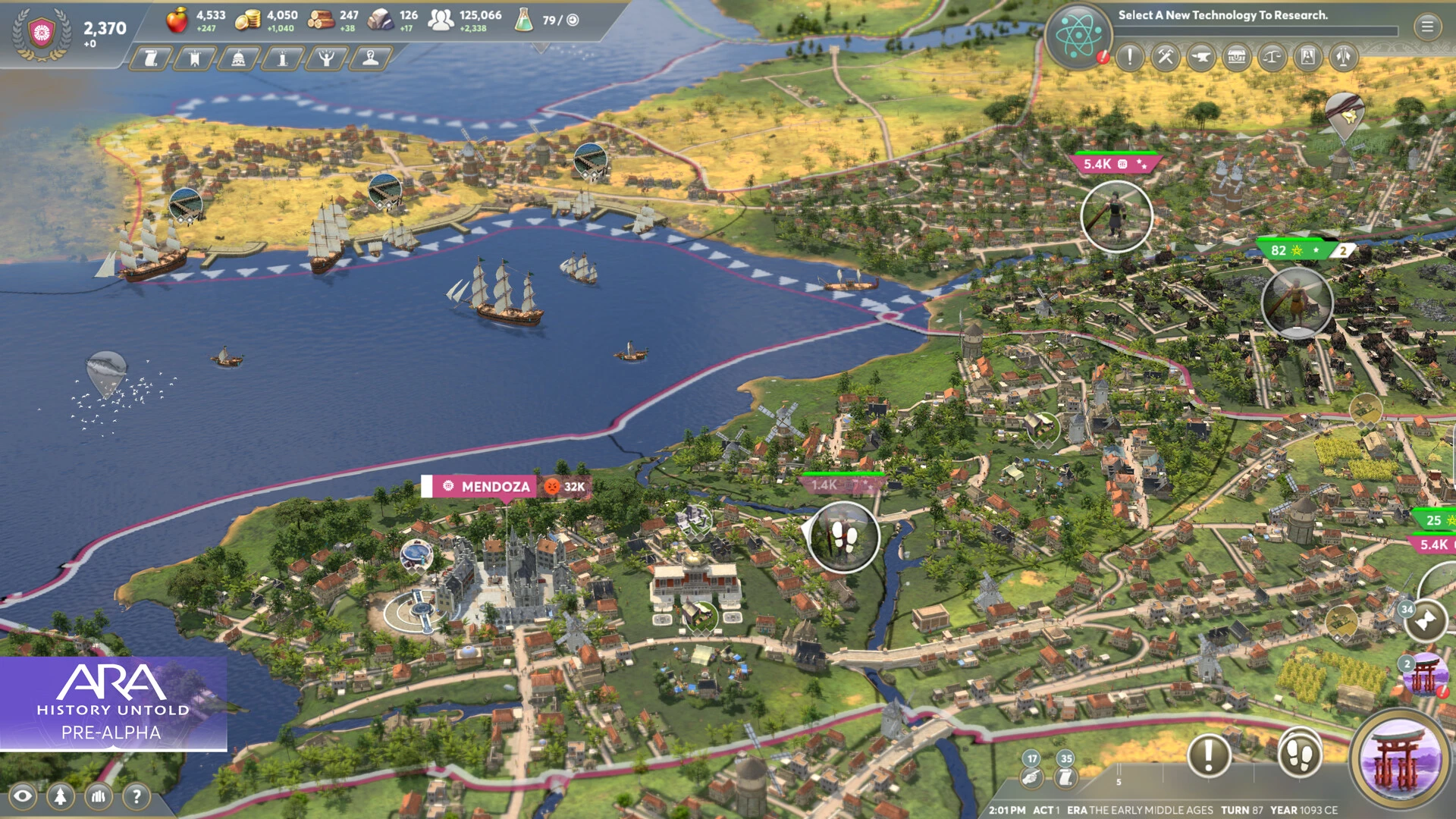Select the Mendoza city banner

click(495, 487)
